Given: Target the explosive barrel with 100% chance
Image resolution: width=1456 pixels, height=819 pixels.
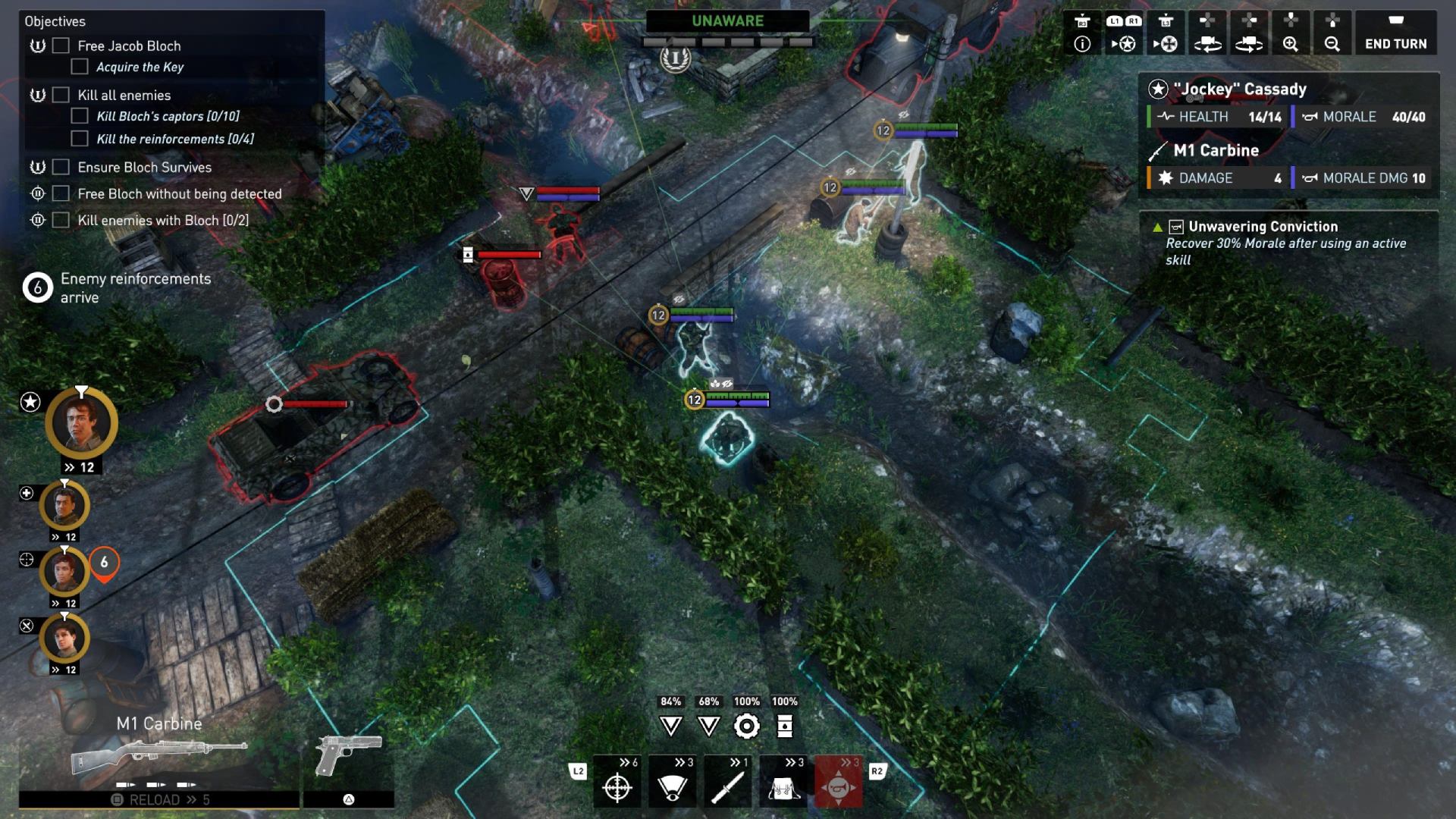Looking at the screenshot, I should [x=785, y=726].
